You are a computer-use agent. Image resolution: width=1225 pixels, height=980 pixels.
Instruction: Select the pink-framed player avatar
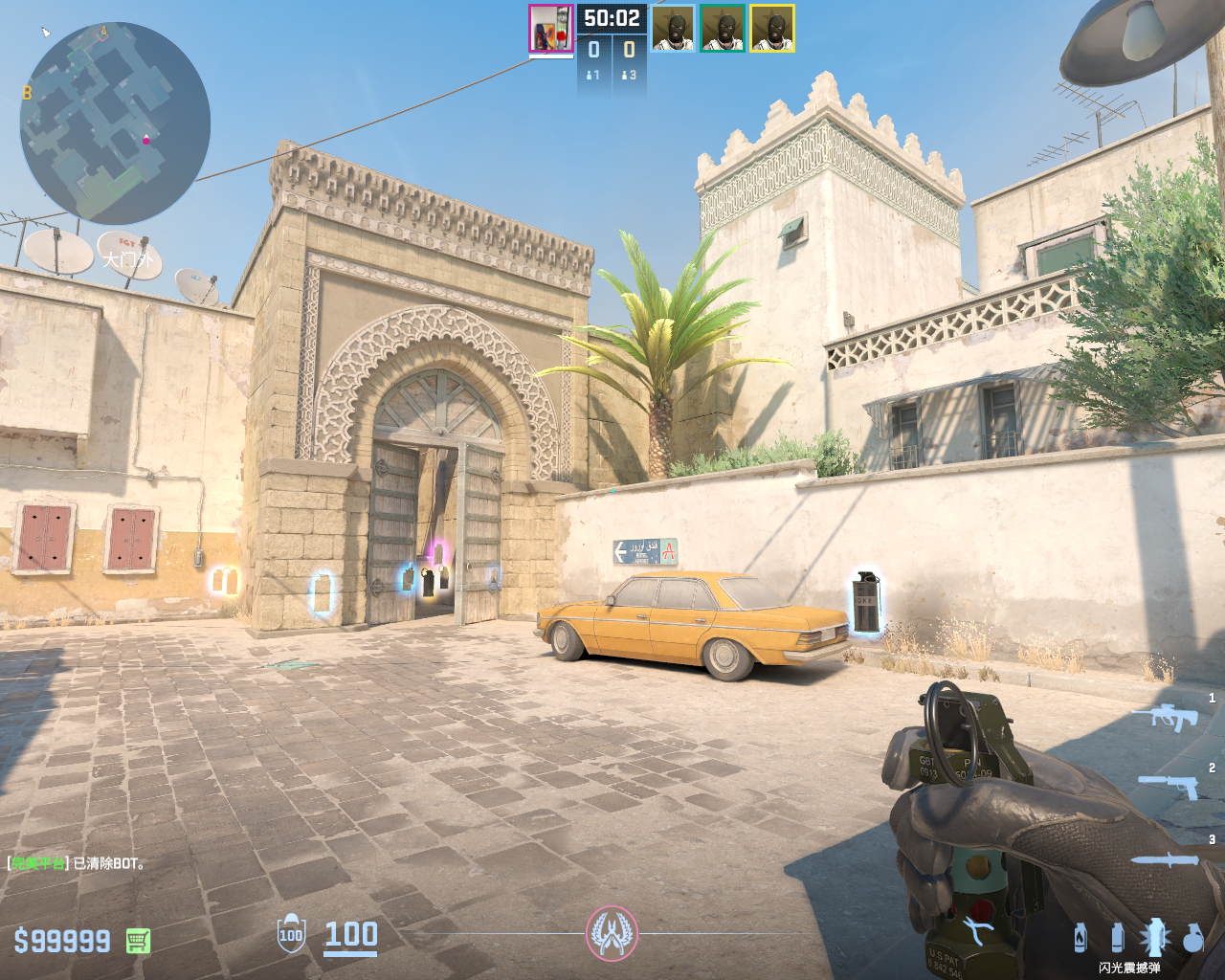pyautogui.click(x=550, y=29)
